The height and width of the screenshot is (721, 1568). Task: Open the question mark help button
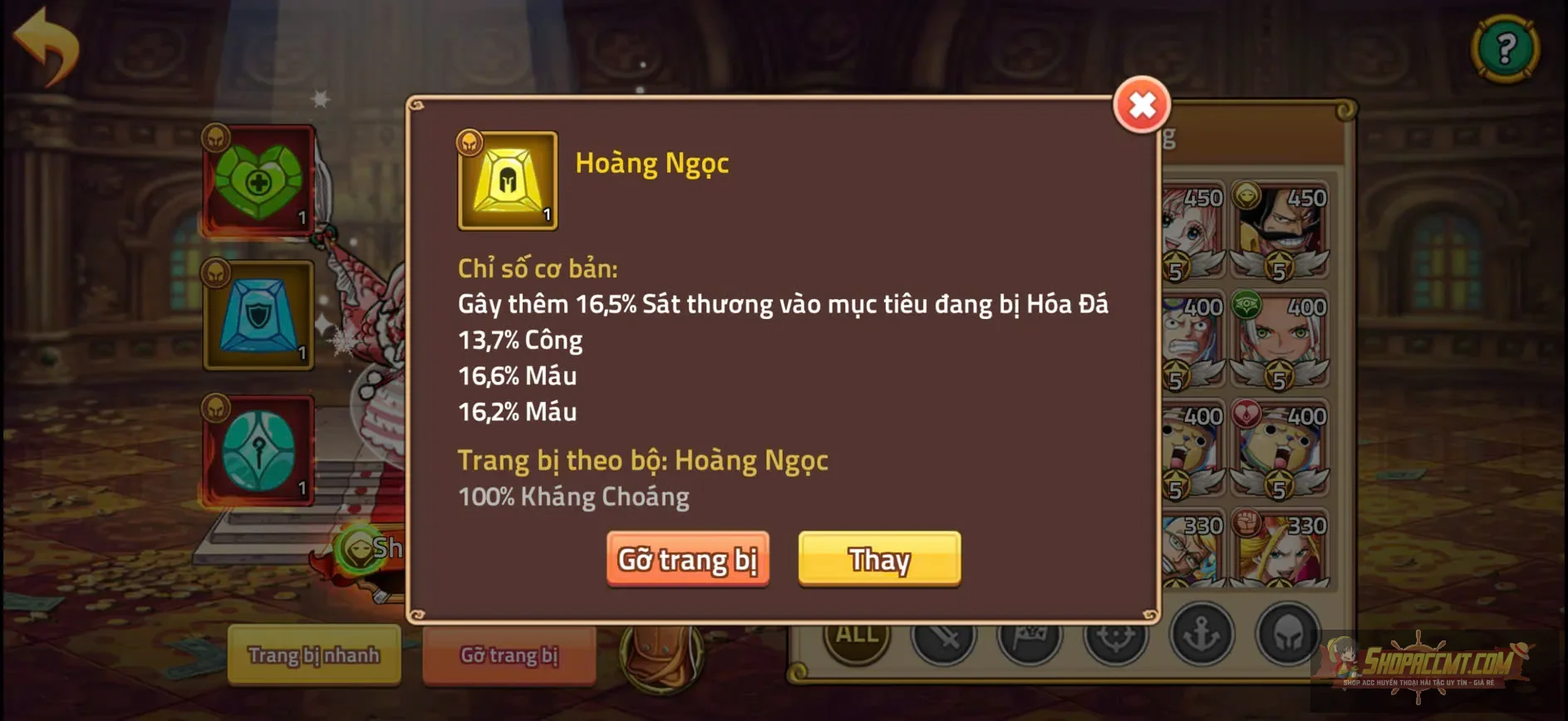pos(1505,48)
